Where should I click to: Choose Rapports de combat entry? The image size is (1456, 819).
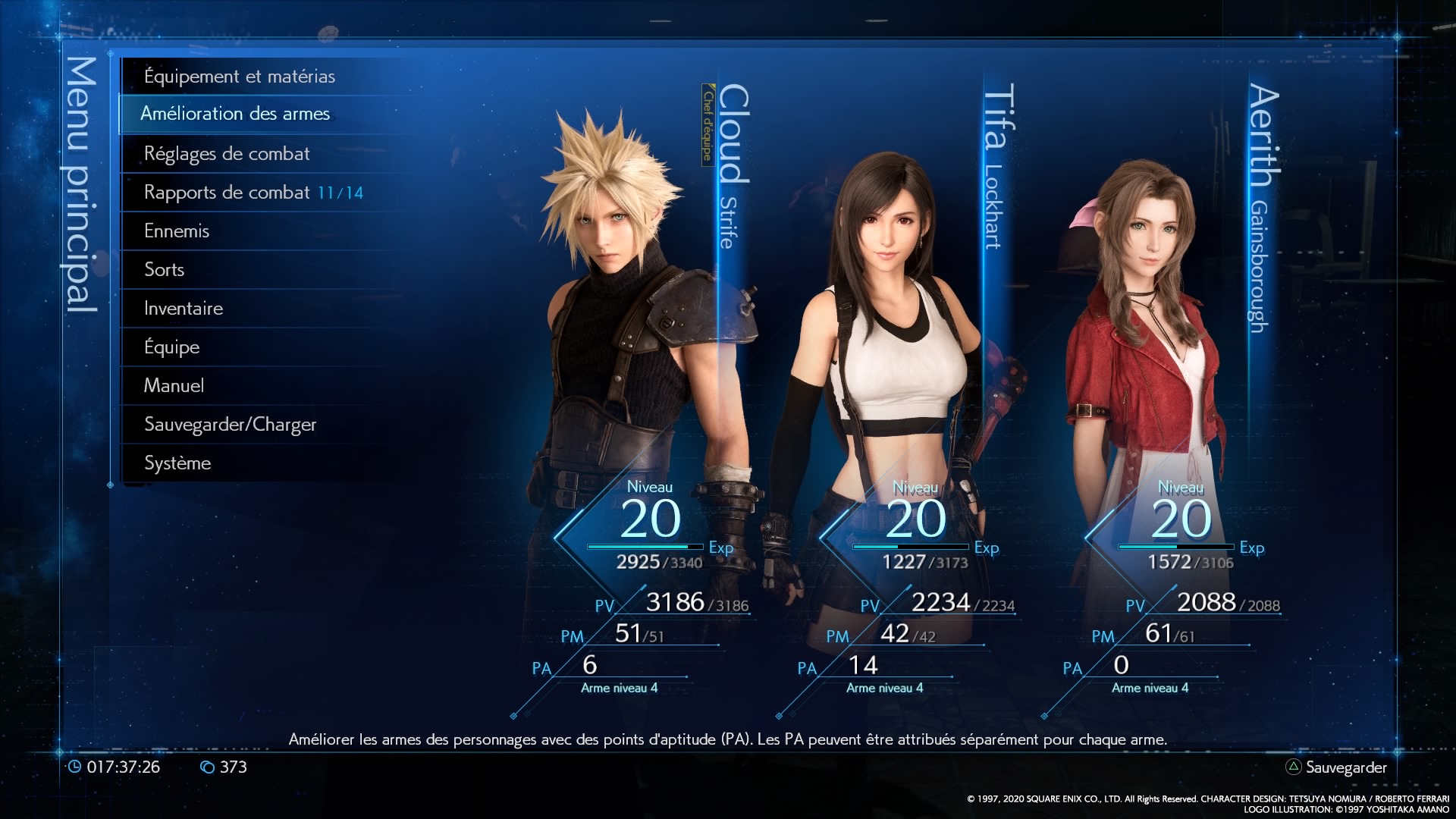(x=253, y=193)
